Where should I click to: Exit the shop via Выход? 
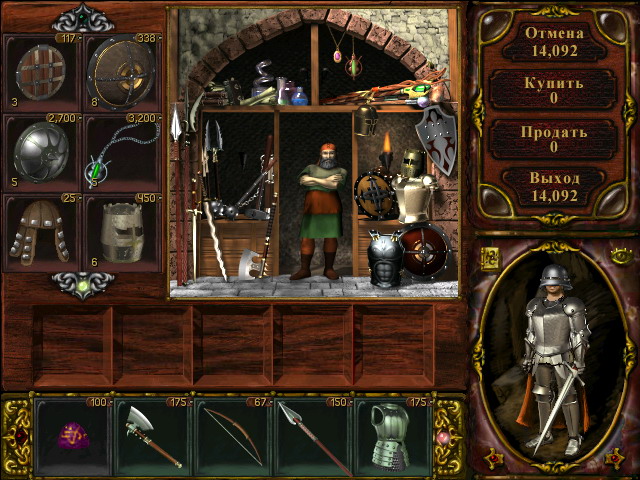(x=553, y=187)
